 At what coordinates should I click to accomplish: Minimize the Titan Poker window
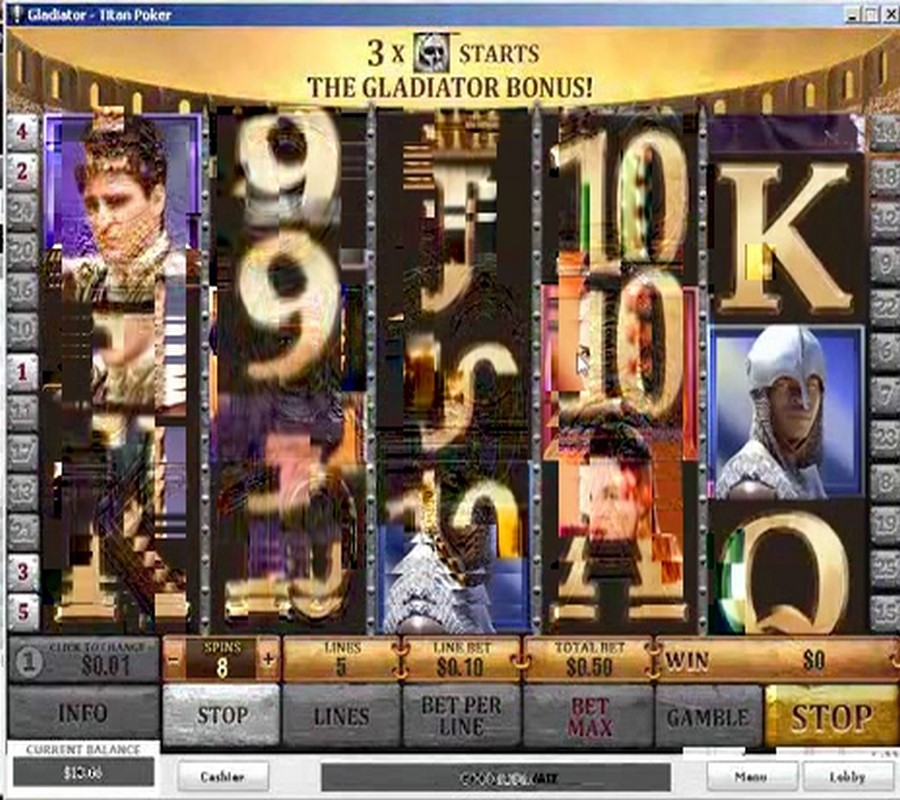(850, 14)
